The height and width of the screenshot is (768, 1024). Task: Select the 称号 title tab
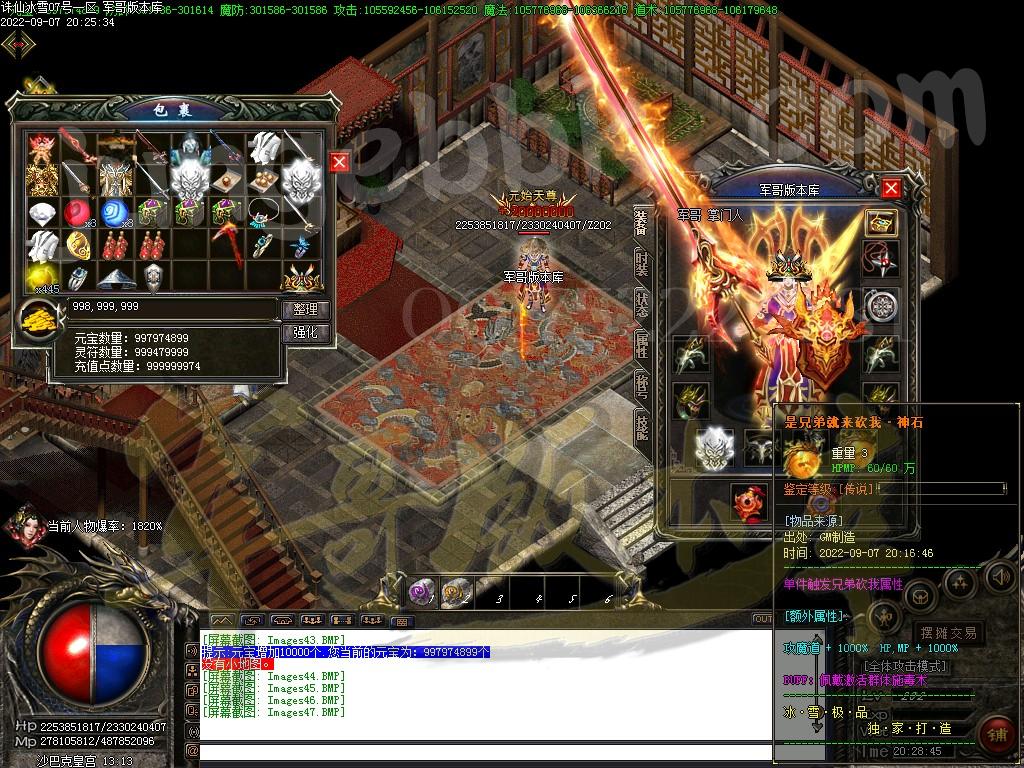(641, 386)
